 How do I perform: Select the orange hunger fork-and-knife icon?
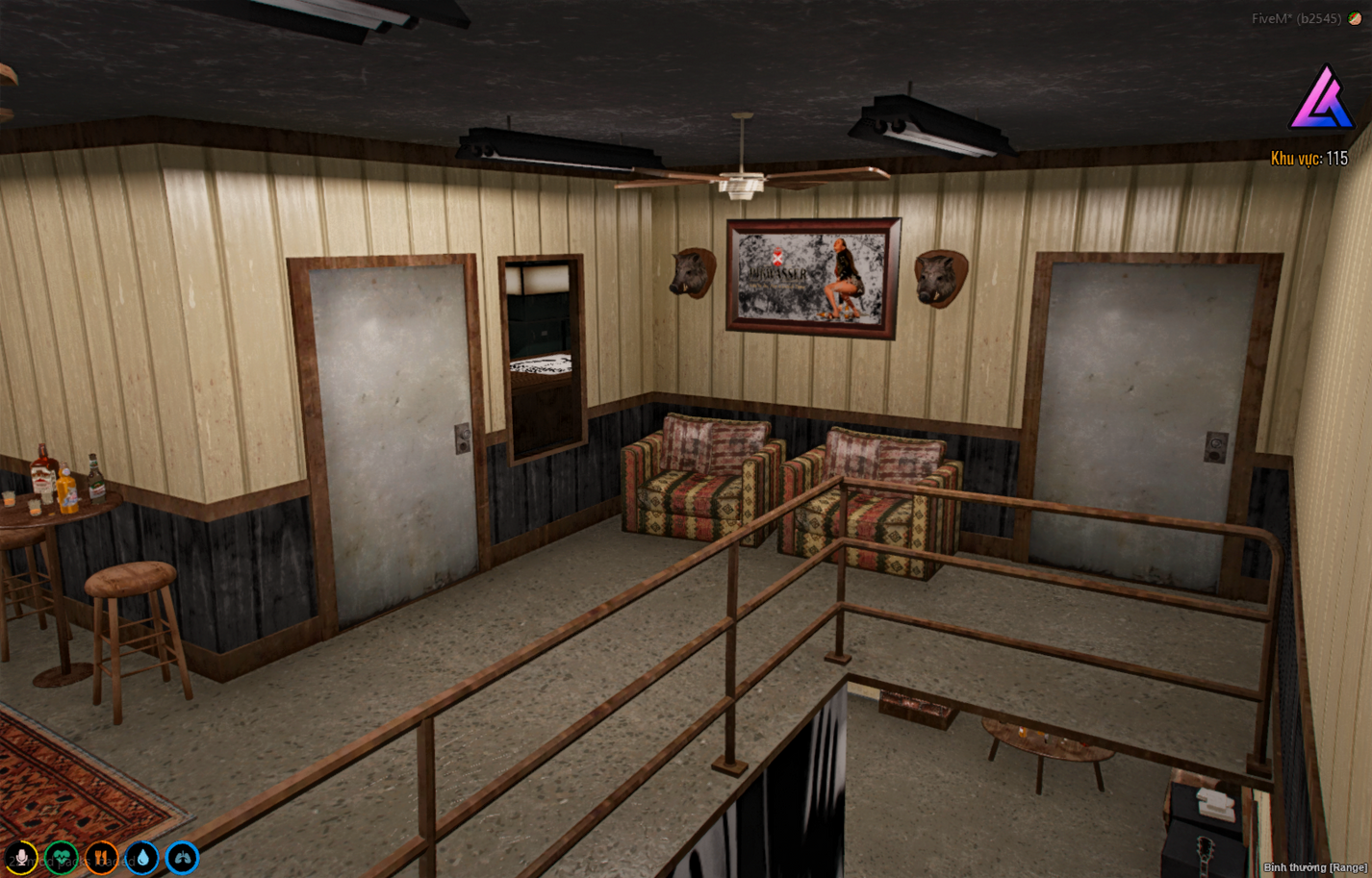coord(101,857)
